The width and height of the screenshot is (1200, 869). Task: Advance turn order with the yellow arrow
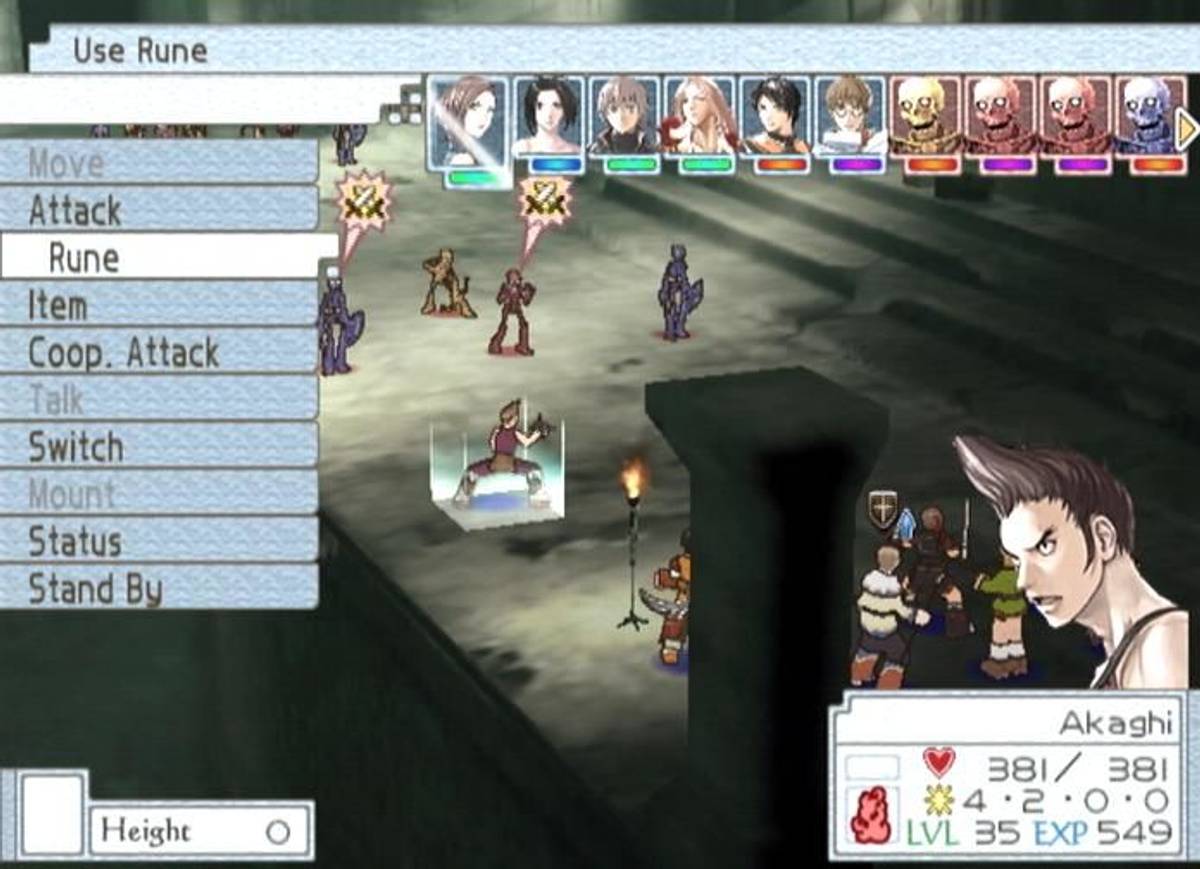(x=1188, y=130)
